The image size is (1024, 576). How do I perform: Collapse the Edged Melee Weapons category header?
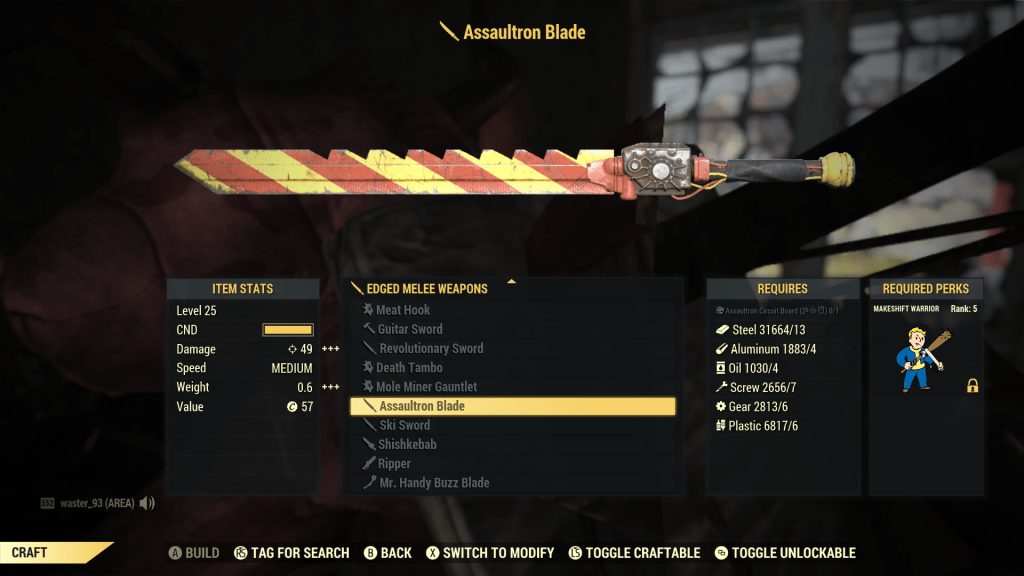(x=427, y=288)
